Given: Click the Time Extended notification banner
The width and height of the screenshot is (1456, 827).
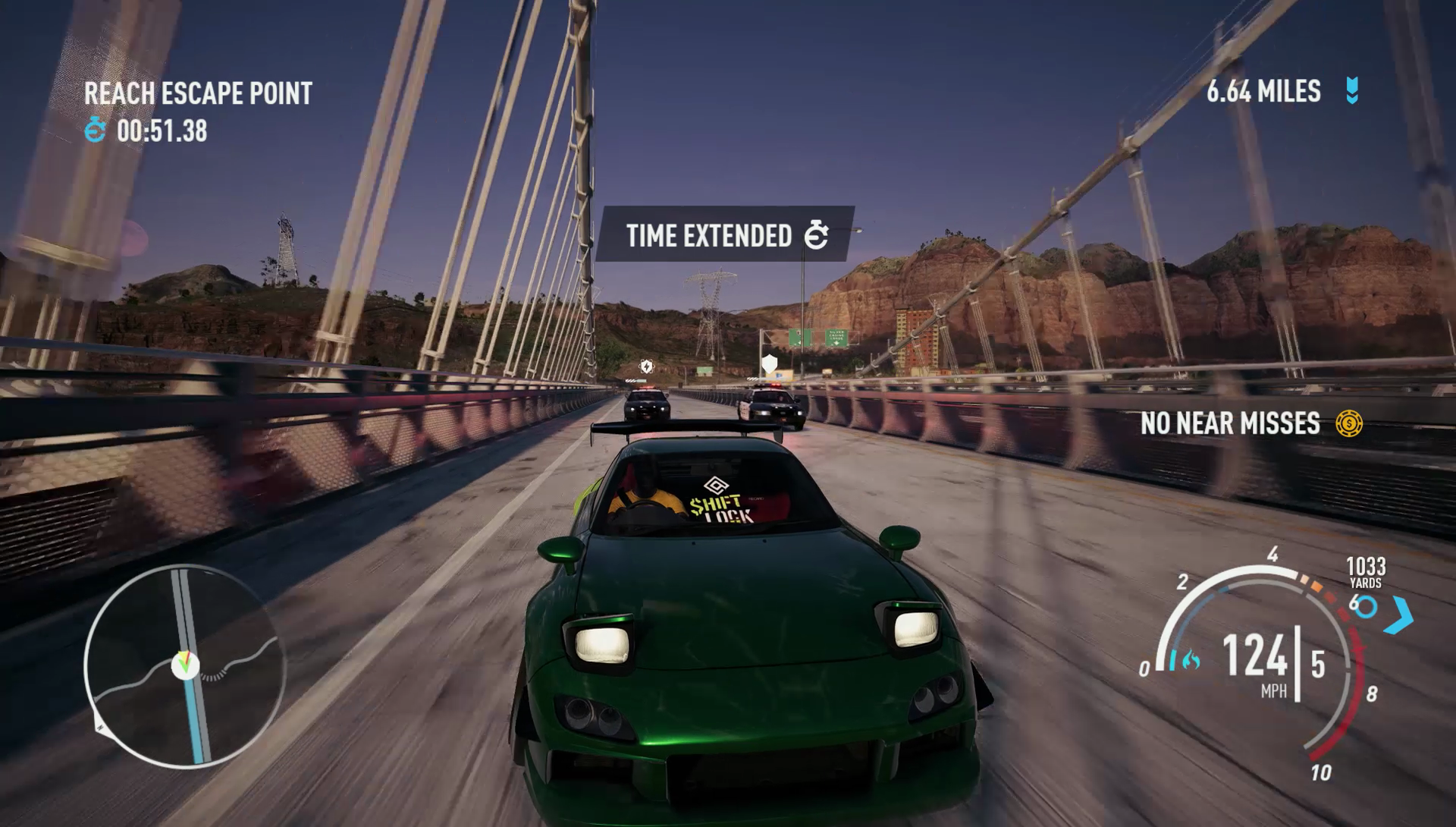Looking at the screenshot, I should pyautogui.click(x=726, y=235).
